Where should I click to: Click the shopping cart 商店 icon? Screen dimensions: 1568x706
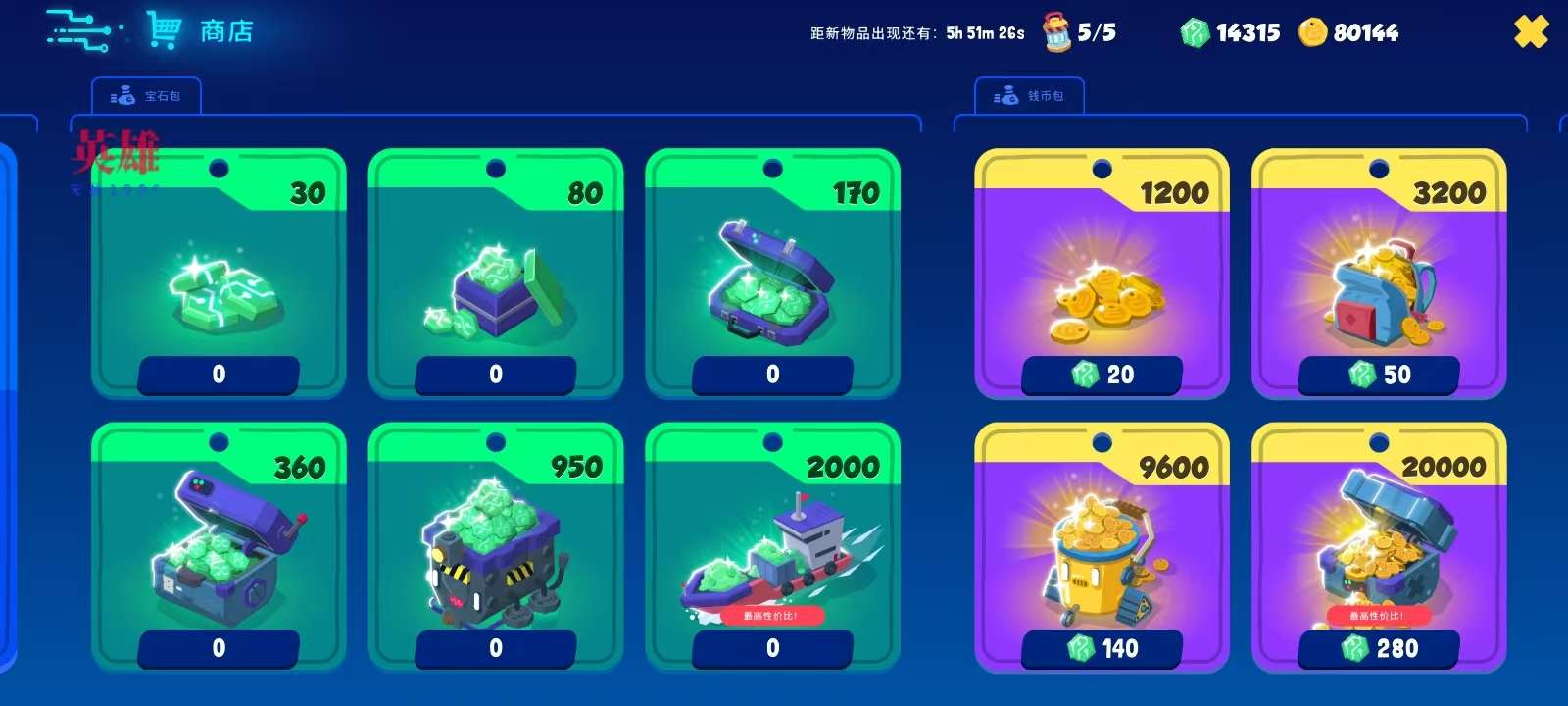(164, 30)
